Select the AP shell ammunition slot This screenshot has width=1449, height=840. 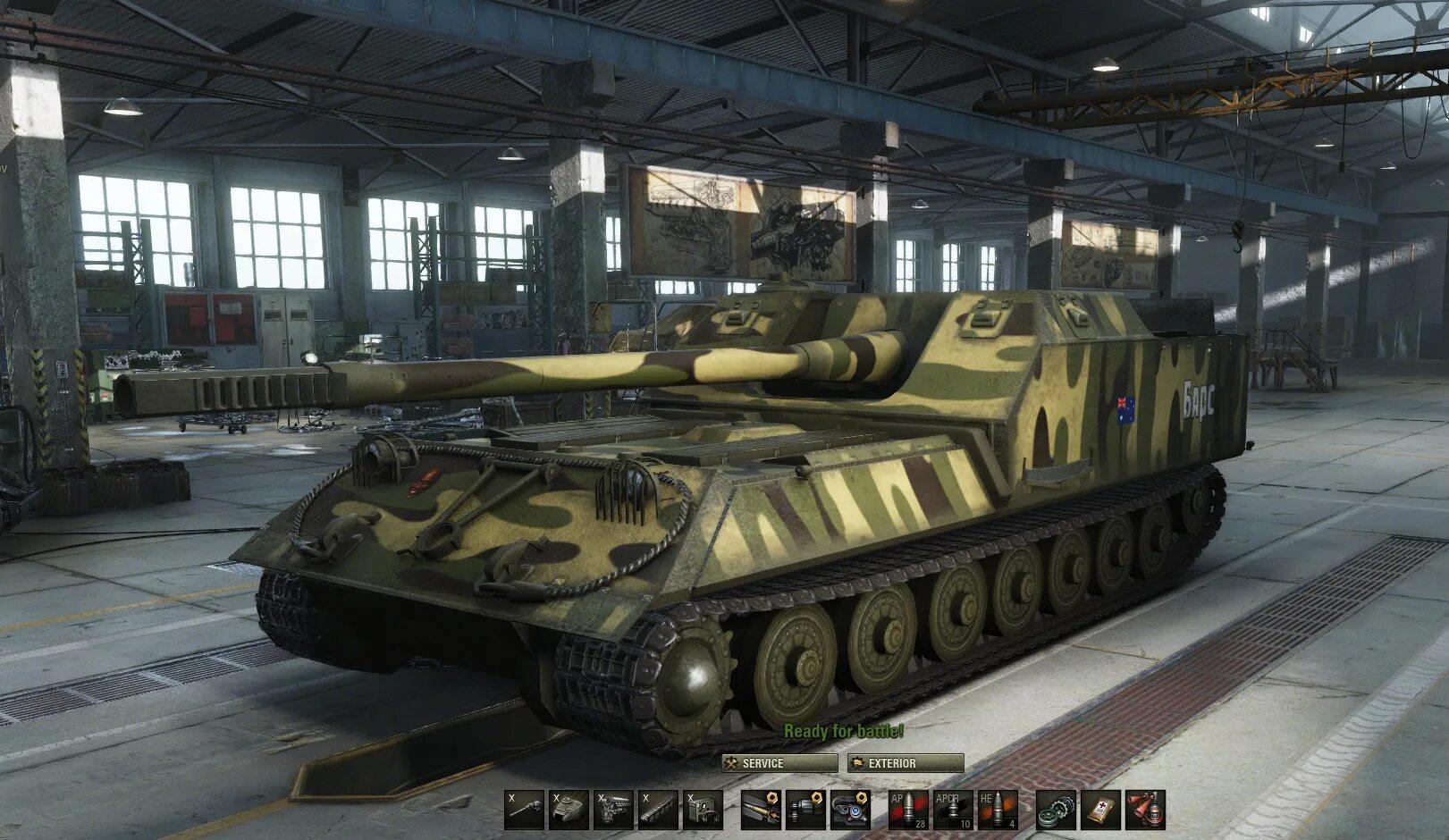coord(909,810)
